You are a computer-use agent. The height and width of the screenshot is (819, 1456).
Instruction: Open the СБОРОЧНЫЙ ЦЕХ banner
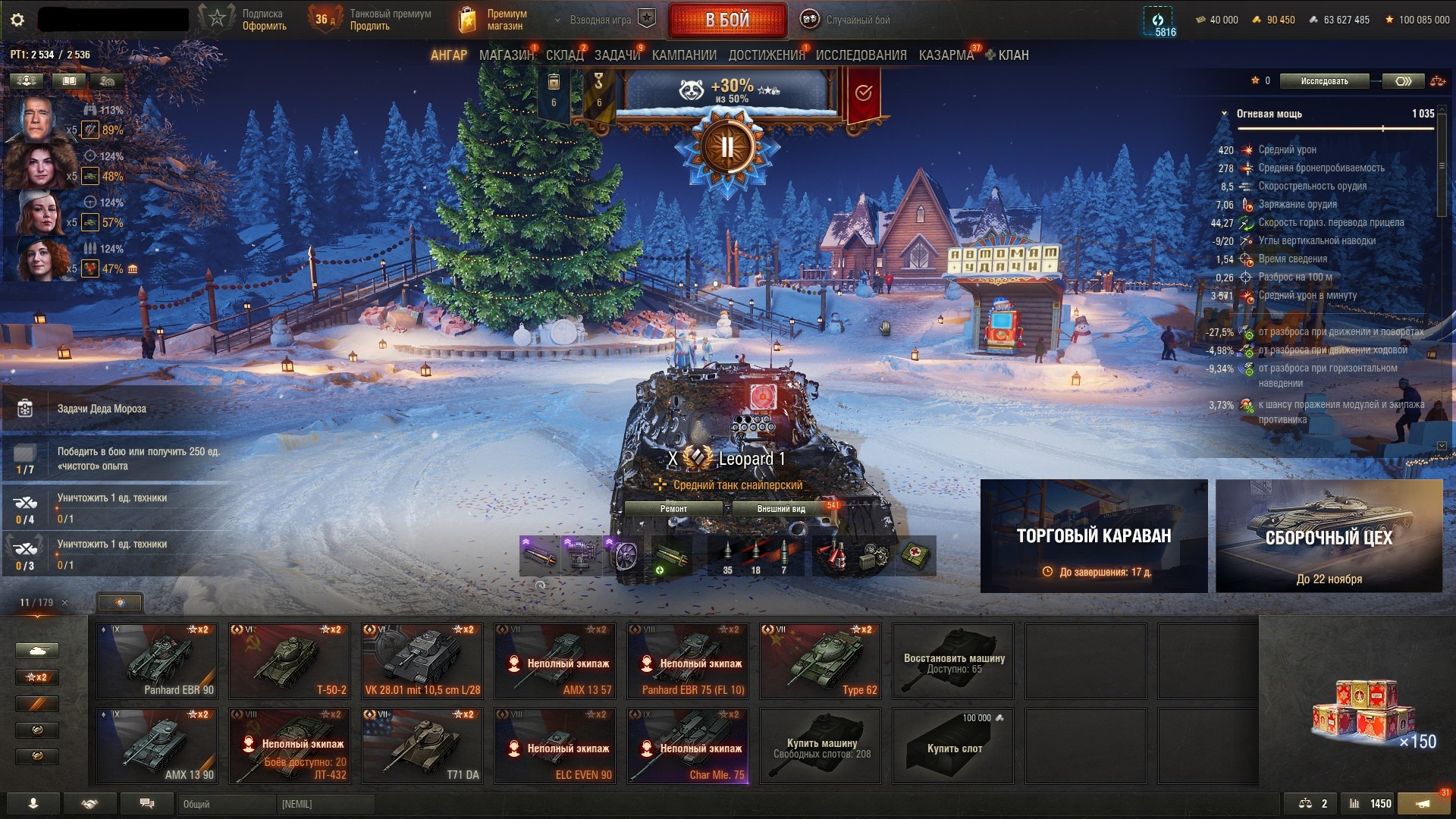tap(1329, 536)
